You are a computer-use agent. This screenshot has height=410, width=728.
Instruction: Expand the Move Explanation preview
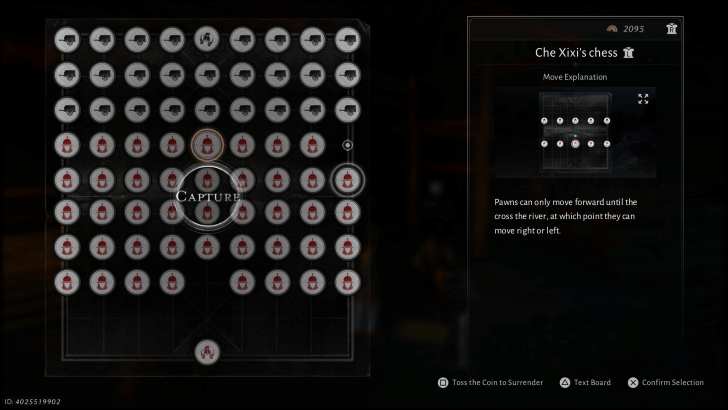pyautogui.click(x=643, y=99)
